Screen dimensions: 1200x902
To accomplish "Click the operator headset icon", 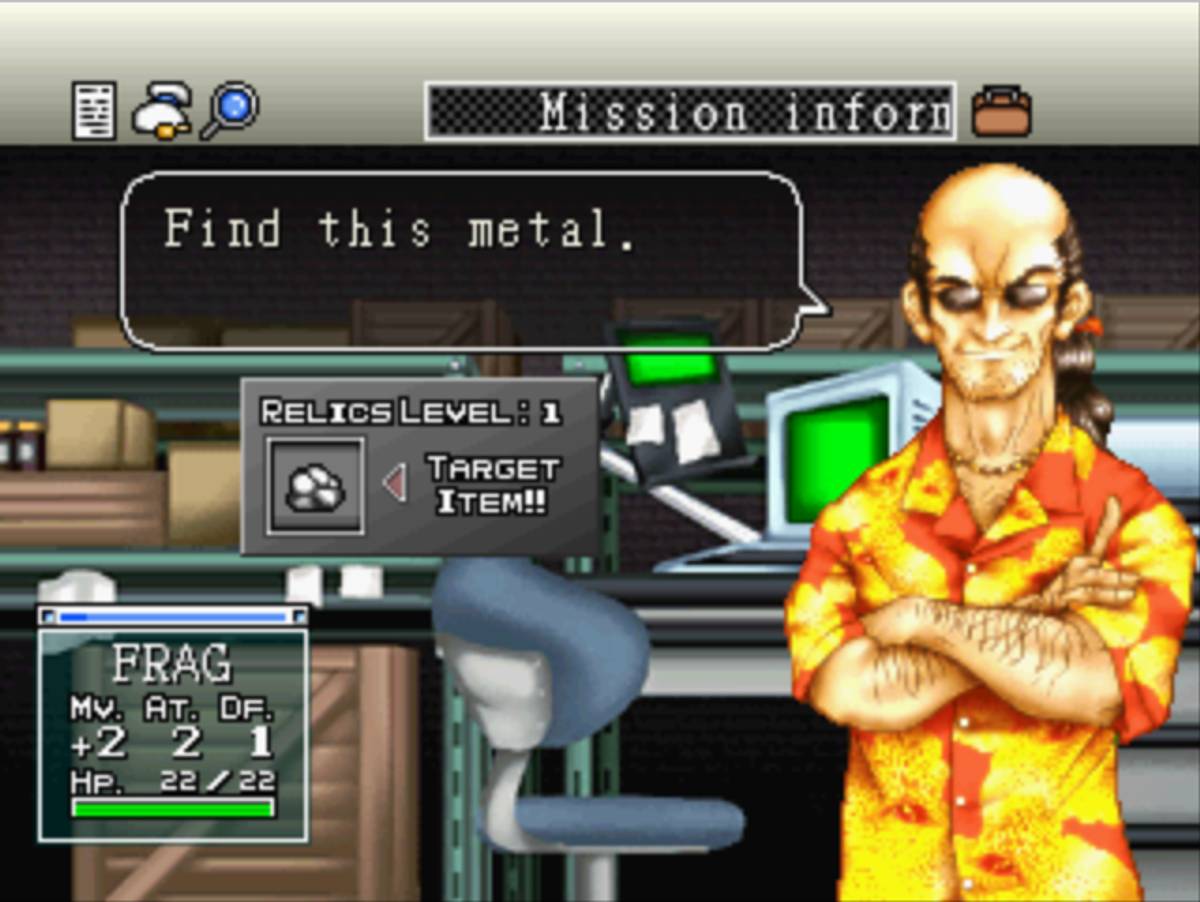I will point(160,110).
